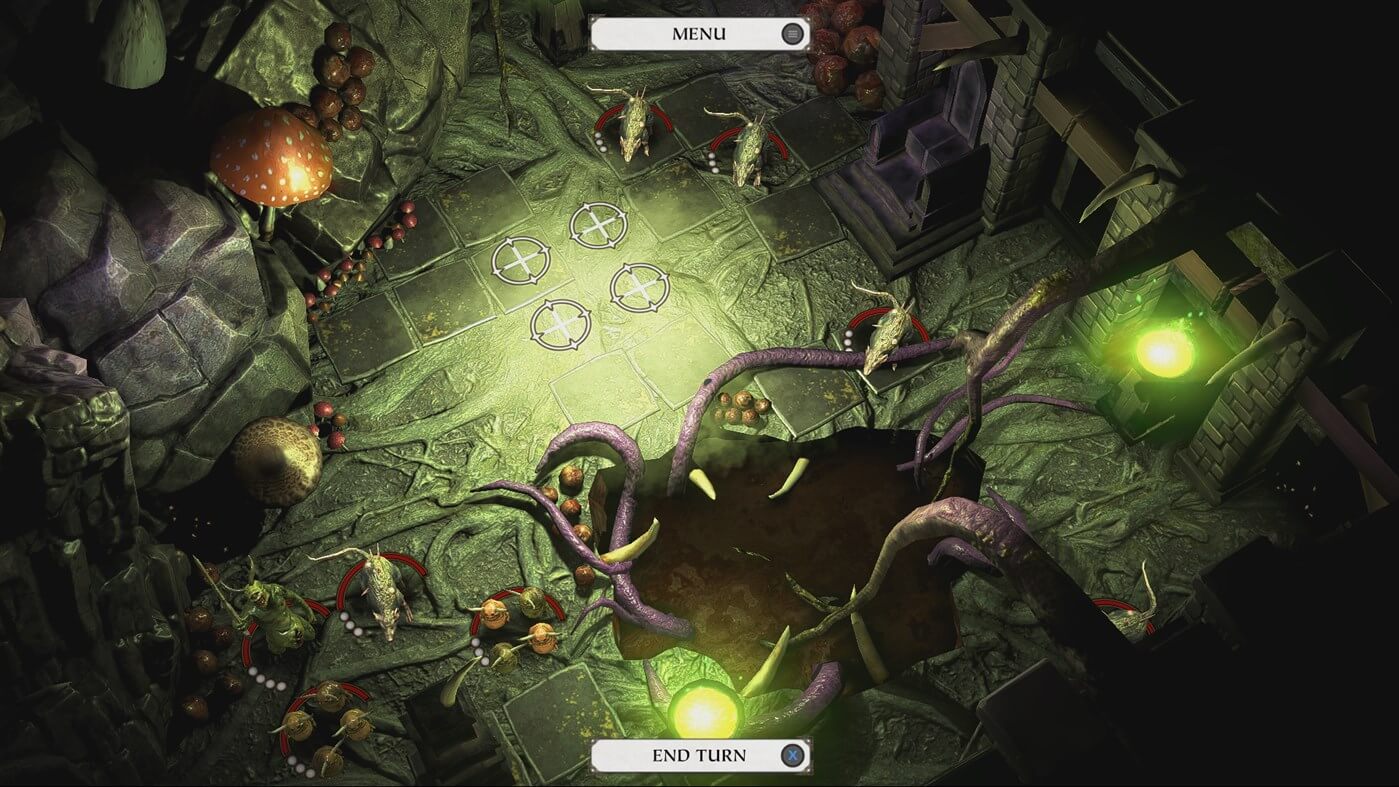This screenshot has height=787, width=1399.
Task: Open the game MENU
Action: (x=699, y=34)
